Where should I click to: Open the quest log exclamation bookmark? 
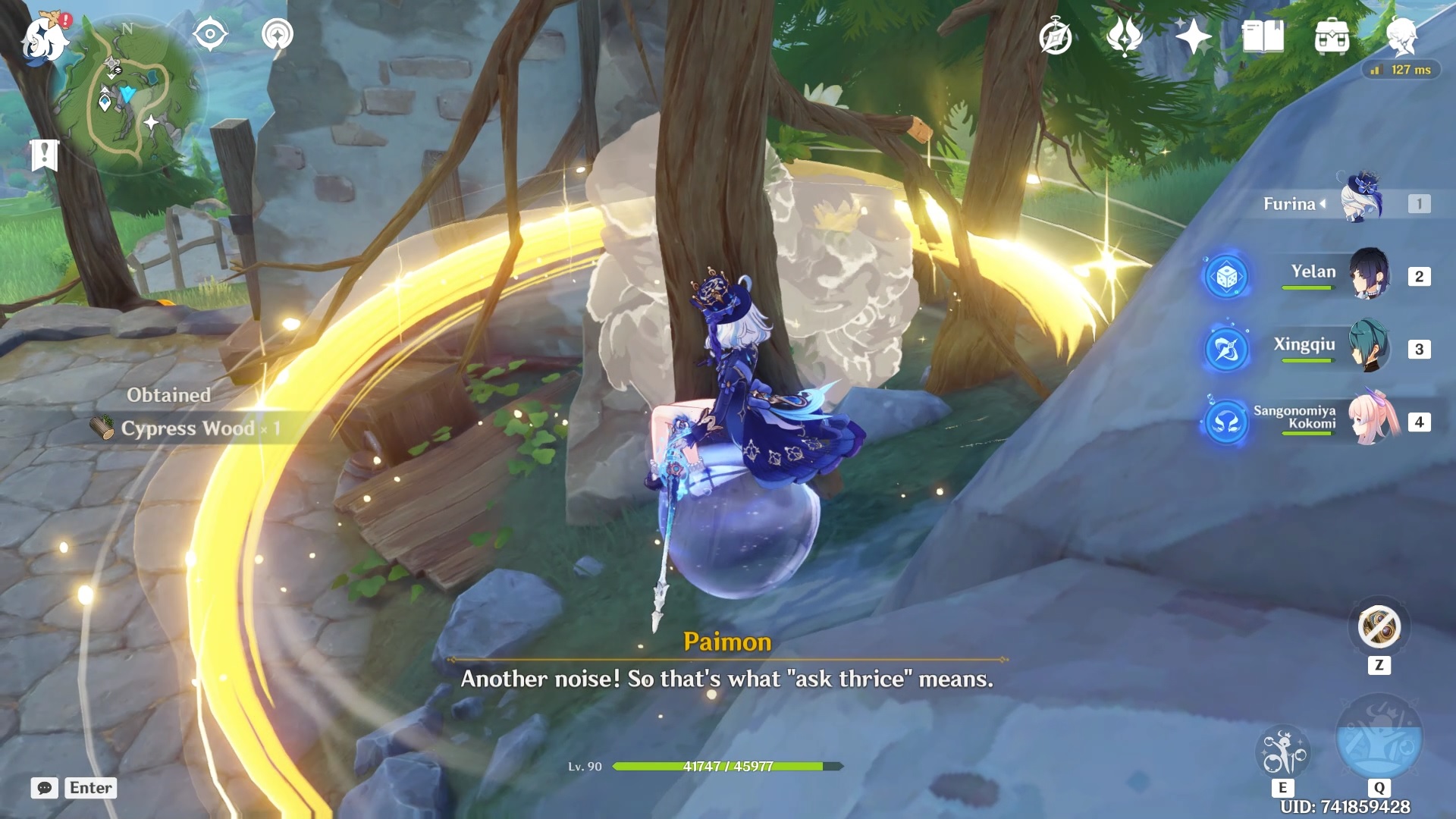(45, 155)
